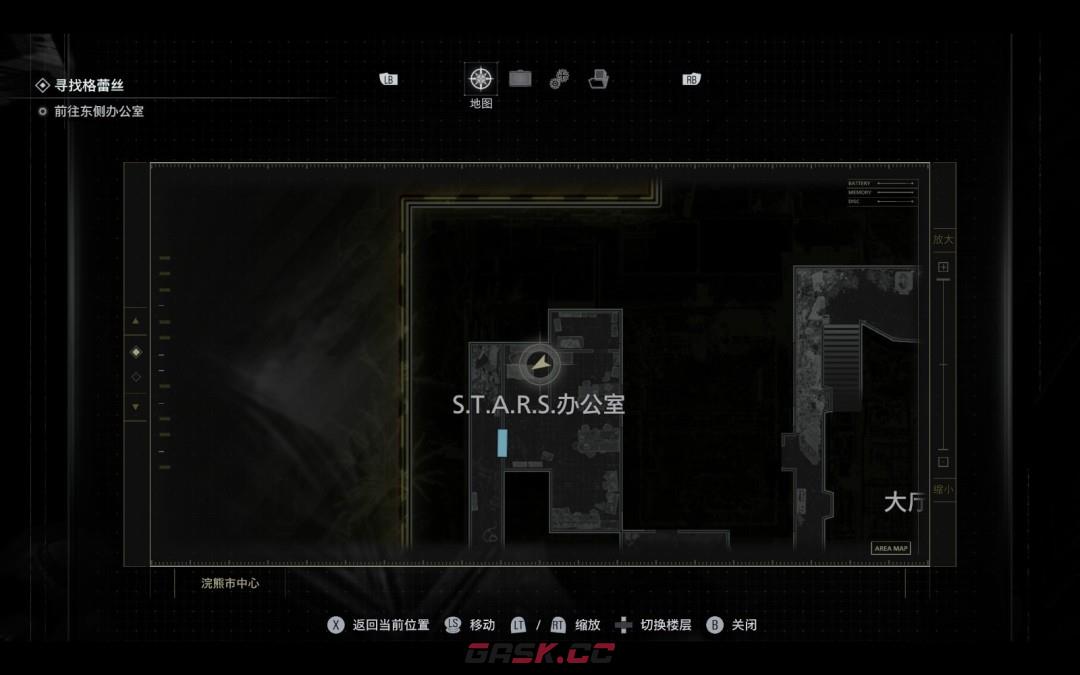This screenshot has width=1080, height=675.
Task: Click the S.T.A.R.S. office room label
Action: point(538,405)
